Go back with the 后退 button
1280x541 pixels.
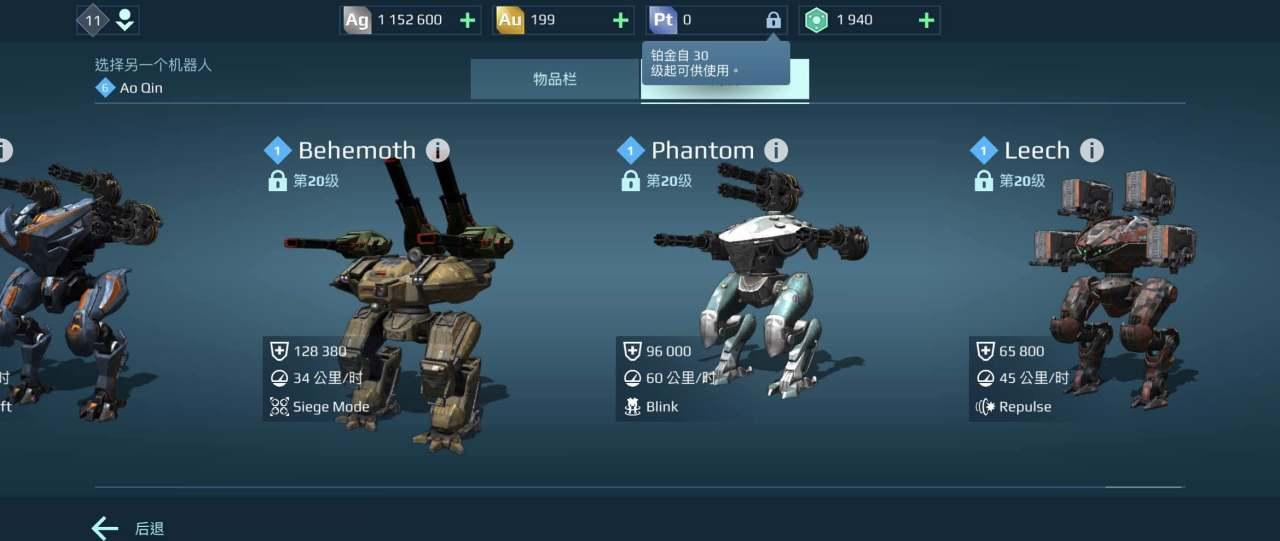pos(128,528)
